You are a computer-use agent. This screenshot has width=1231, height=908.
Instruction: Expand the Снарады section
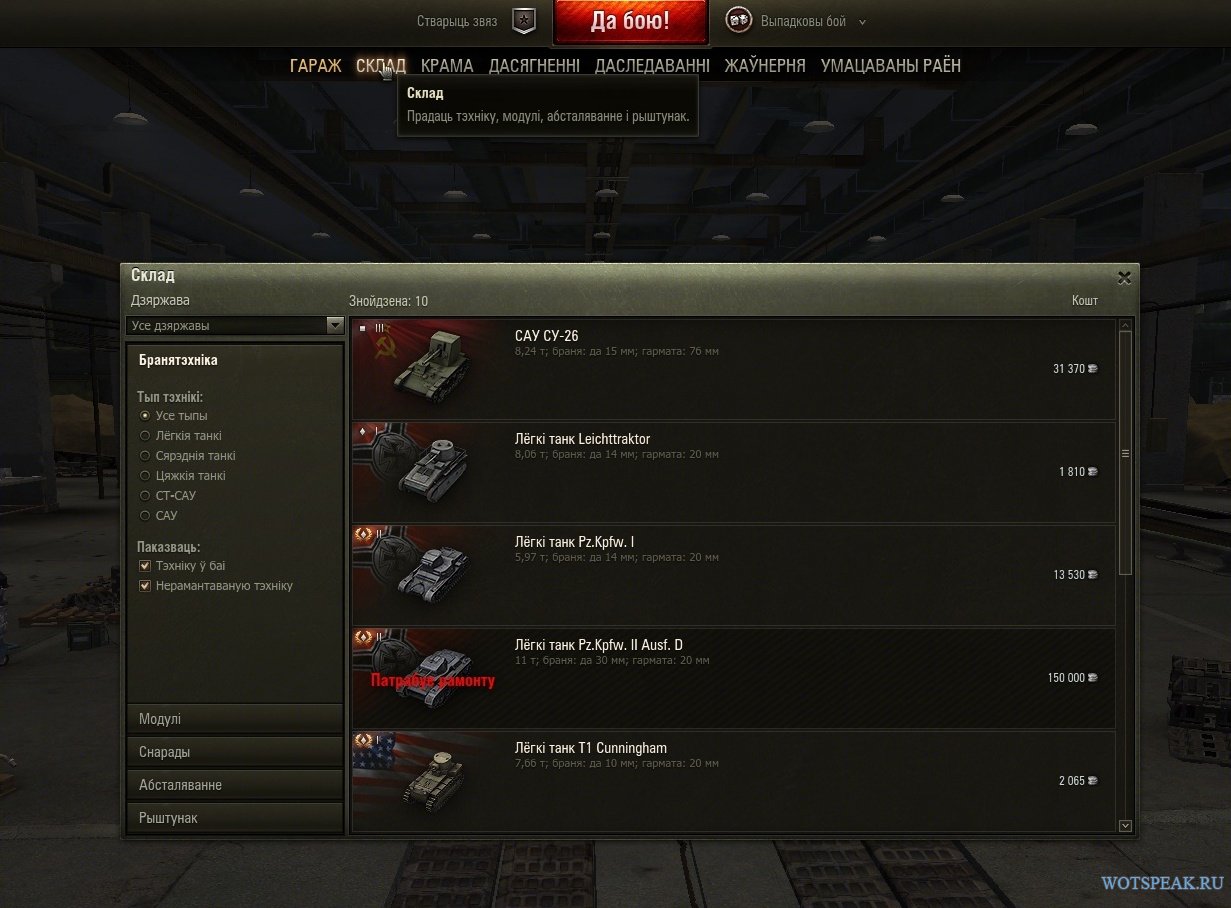point(235,752)
